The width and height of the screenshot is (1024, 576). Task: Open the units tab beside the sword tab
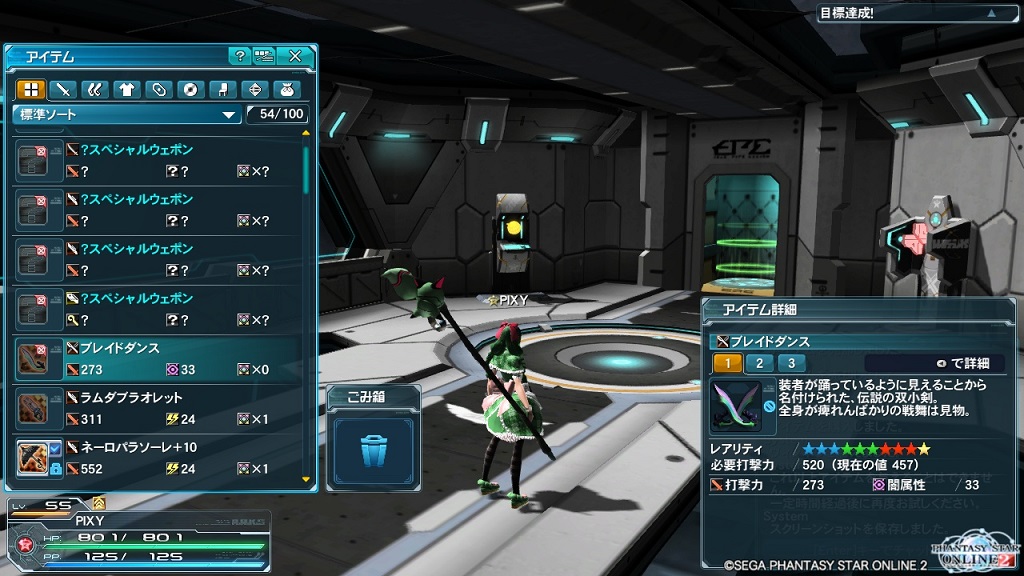pyautogui.click(x=93, y=89)
